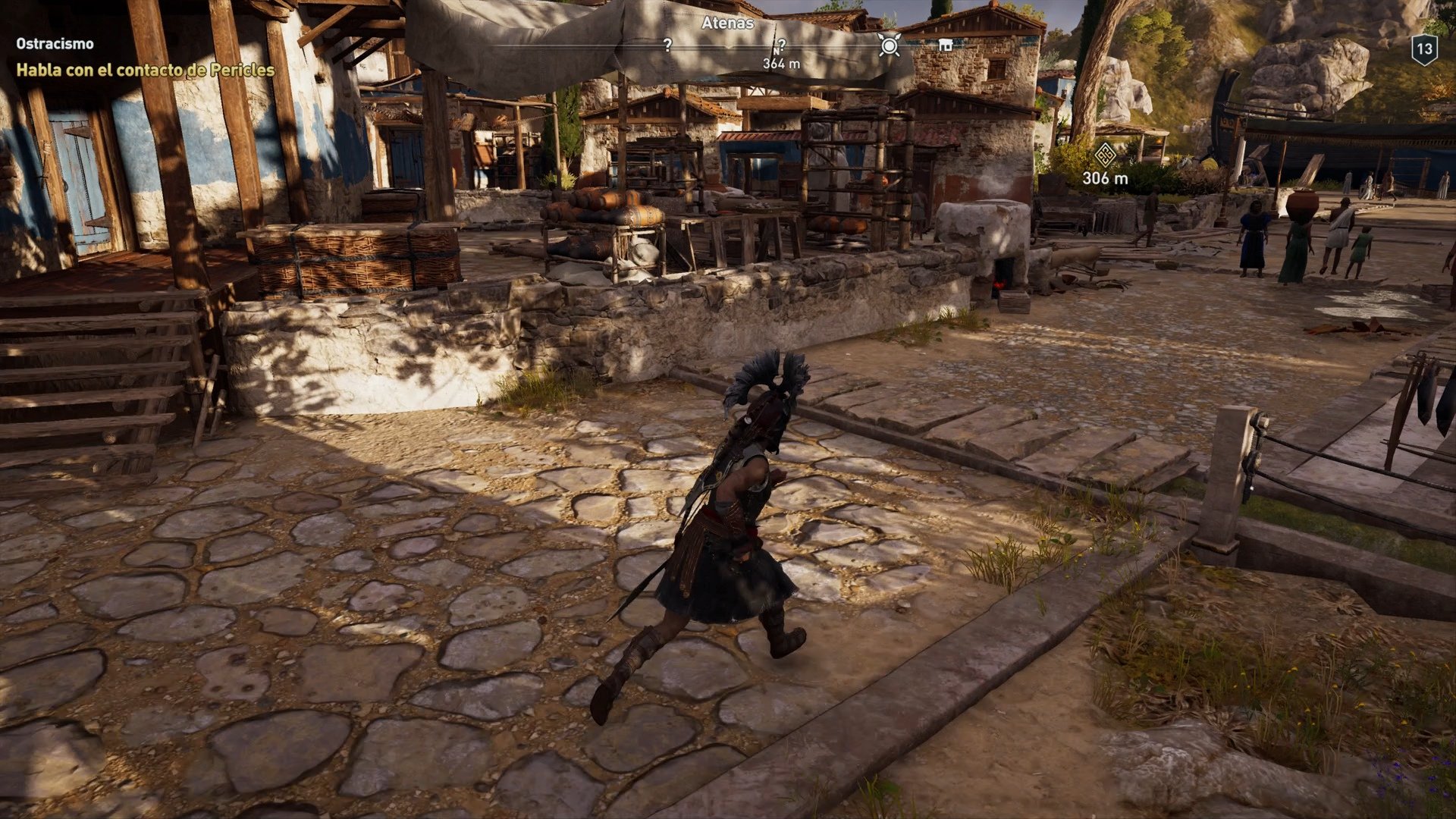1456x819 pixels.
Task: Select the left question mark on the compass
Action: pyautogui.click(x=667, y=45)
